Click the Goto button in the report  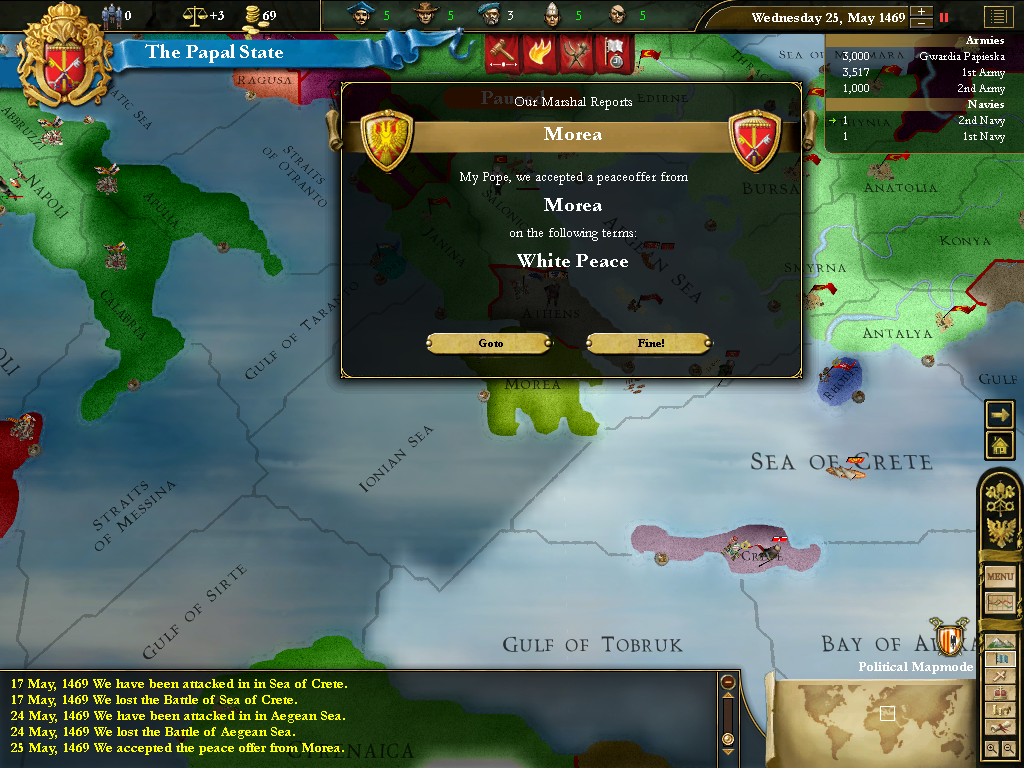pyautogui.click(x=490, y=343)
